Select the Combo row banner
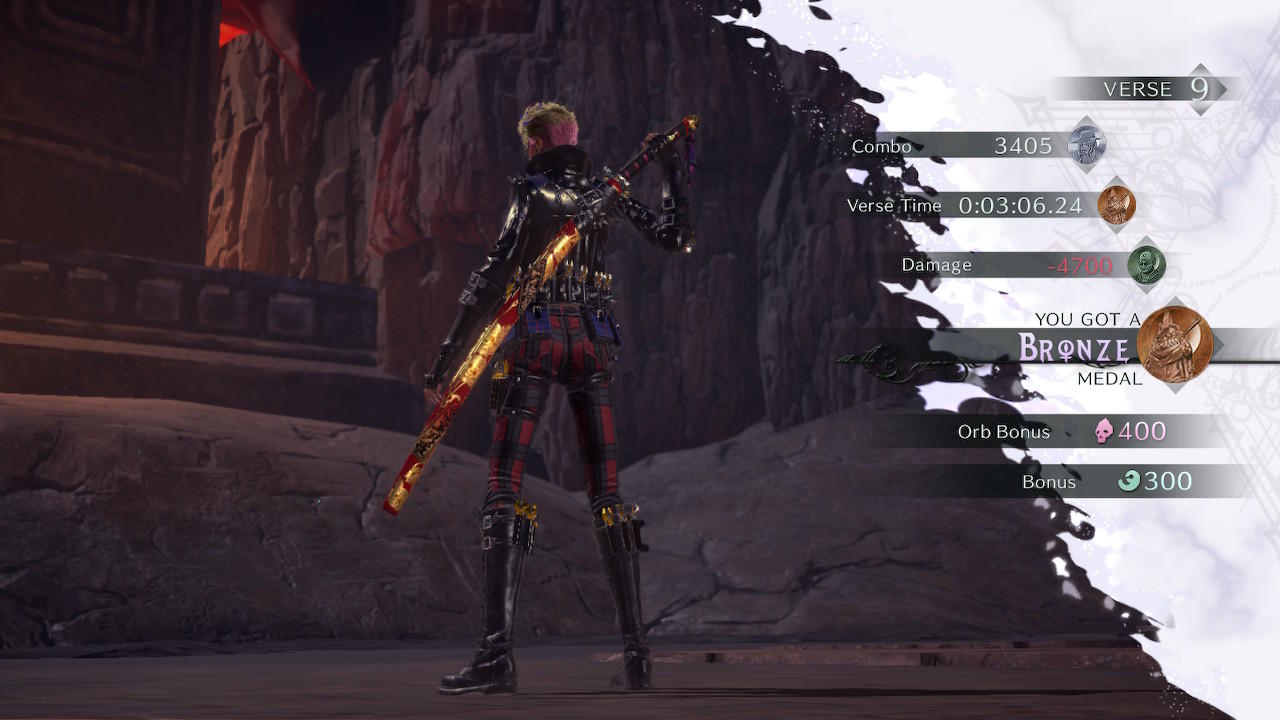This screenshot has height=720, width=1280. pos(960,146)
